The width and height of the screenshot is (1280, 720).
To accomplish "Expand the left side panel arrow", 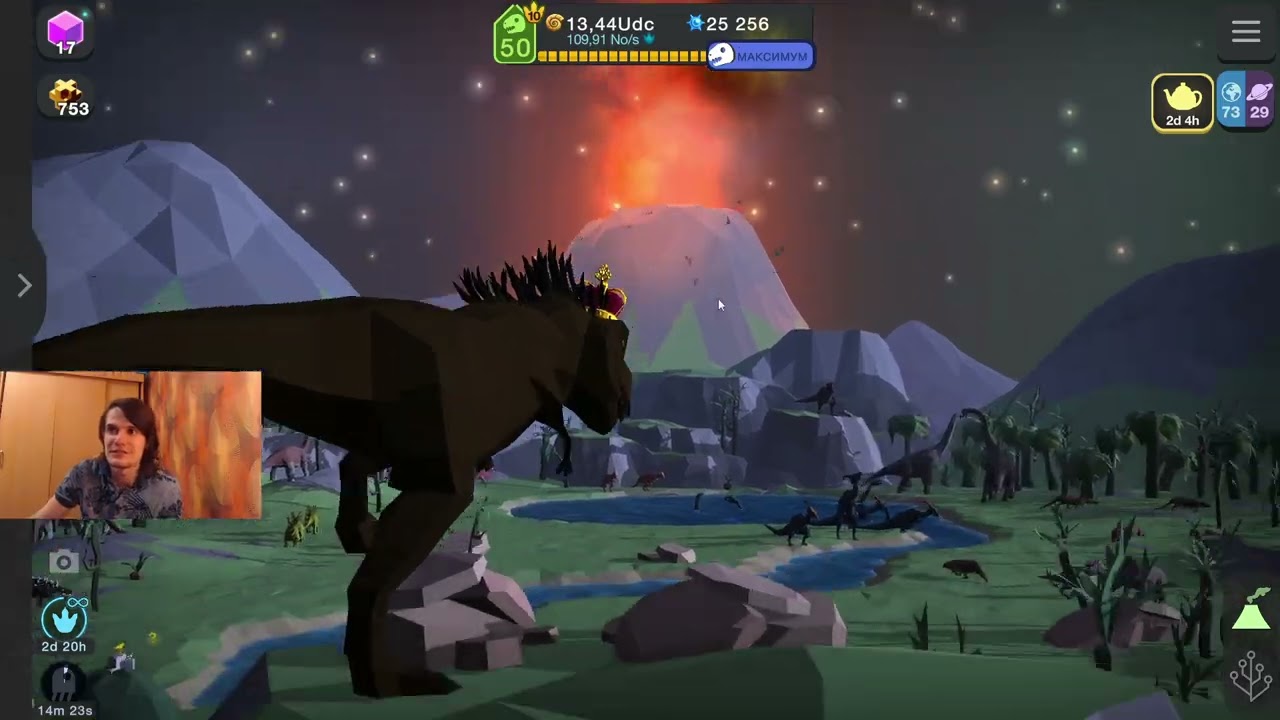I will 24,286.
